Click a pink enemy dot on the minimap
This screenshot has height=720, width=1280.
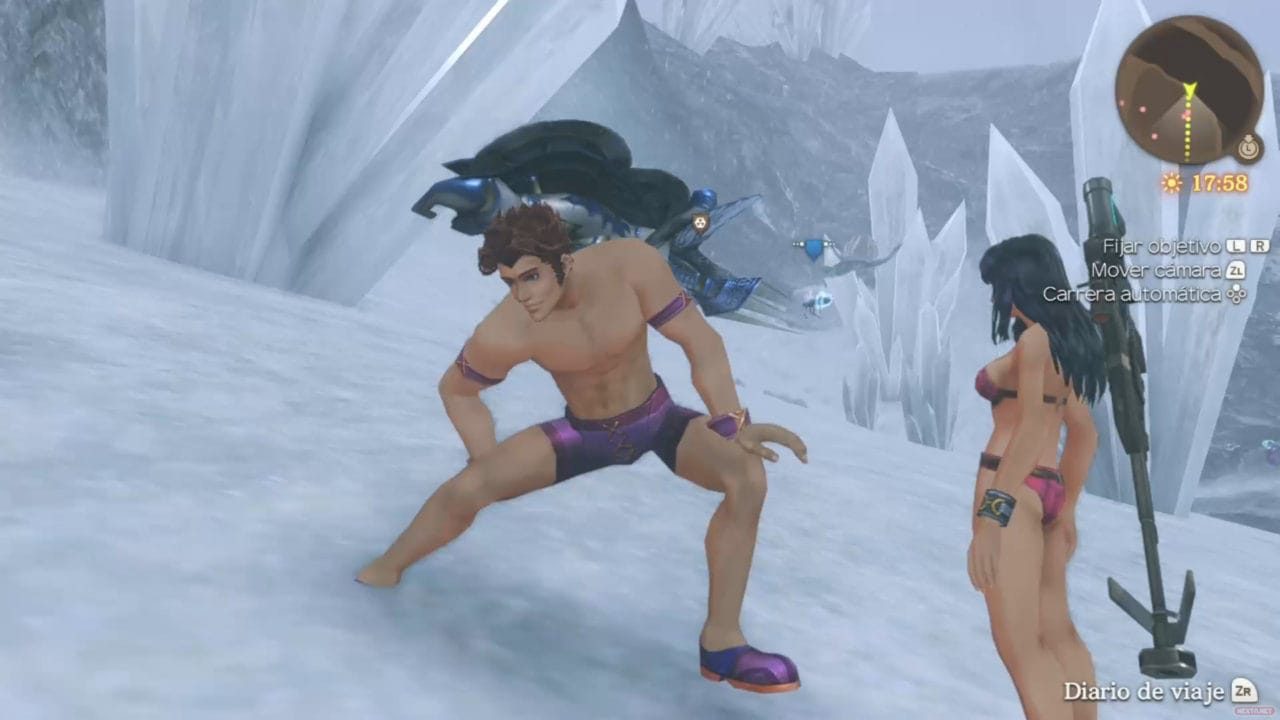tap(1141, 109)
